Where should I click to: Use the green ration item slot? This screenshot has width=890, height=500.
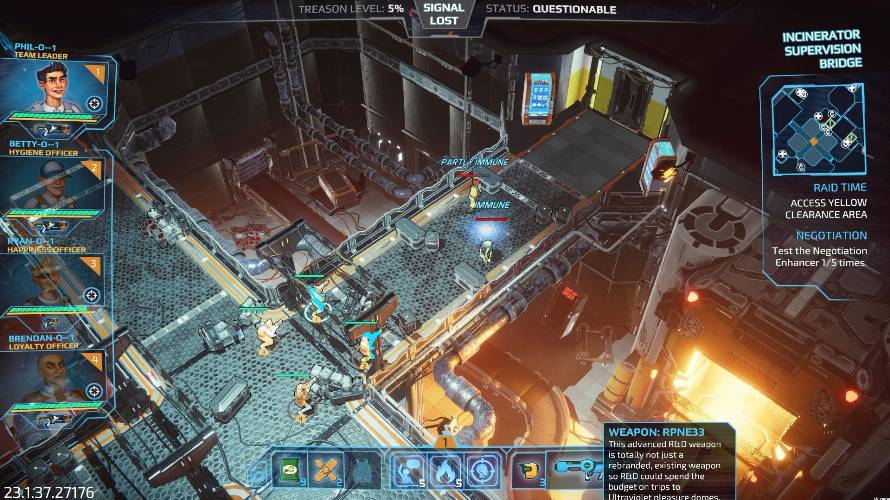pyautogui.click(x=292, y=468)
